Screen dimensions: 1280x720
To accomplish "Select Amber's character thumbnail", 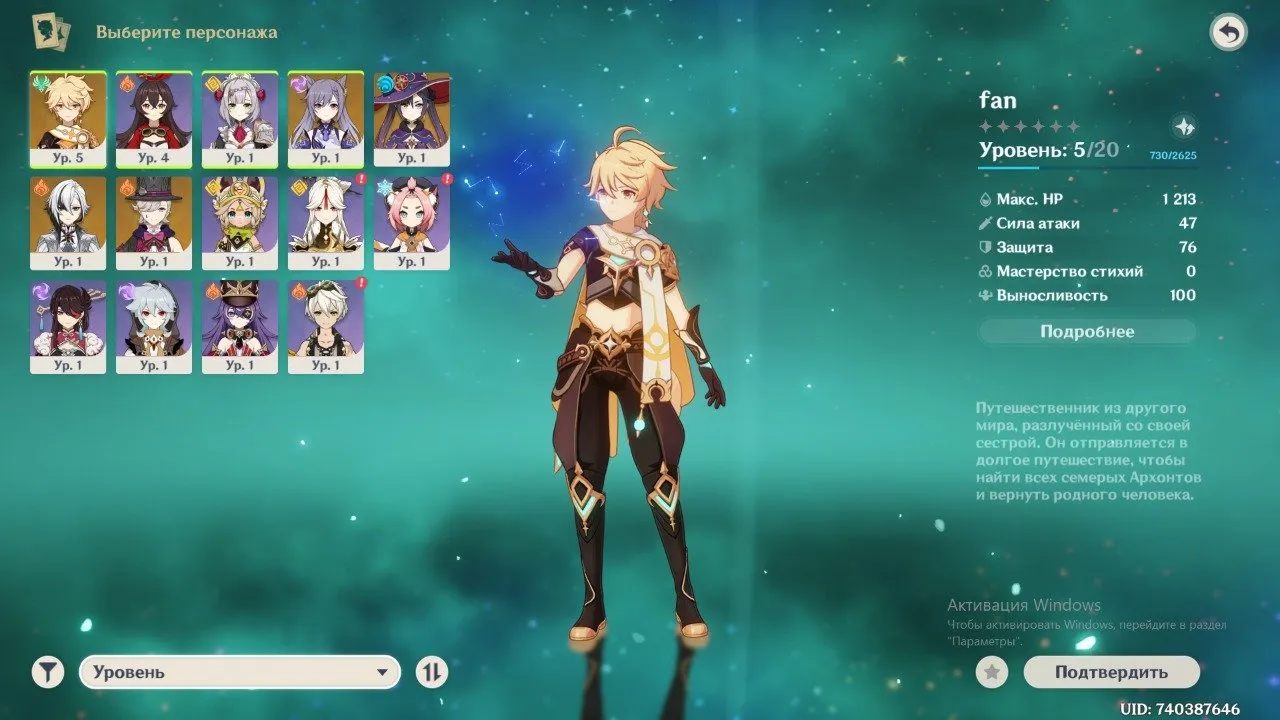I will click(x=153, y=115).
